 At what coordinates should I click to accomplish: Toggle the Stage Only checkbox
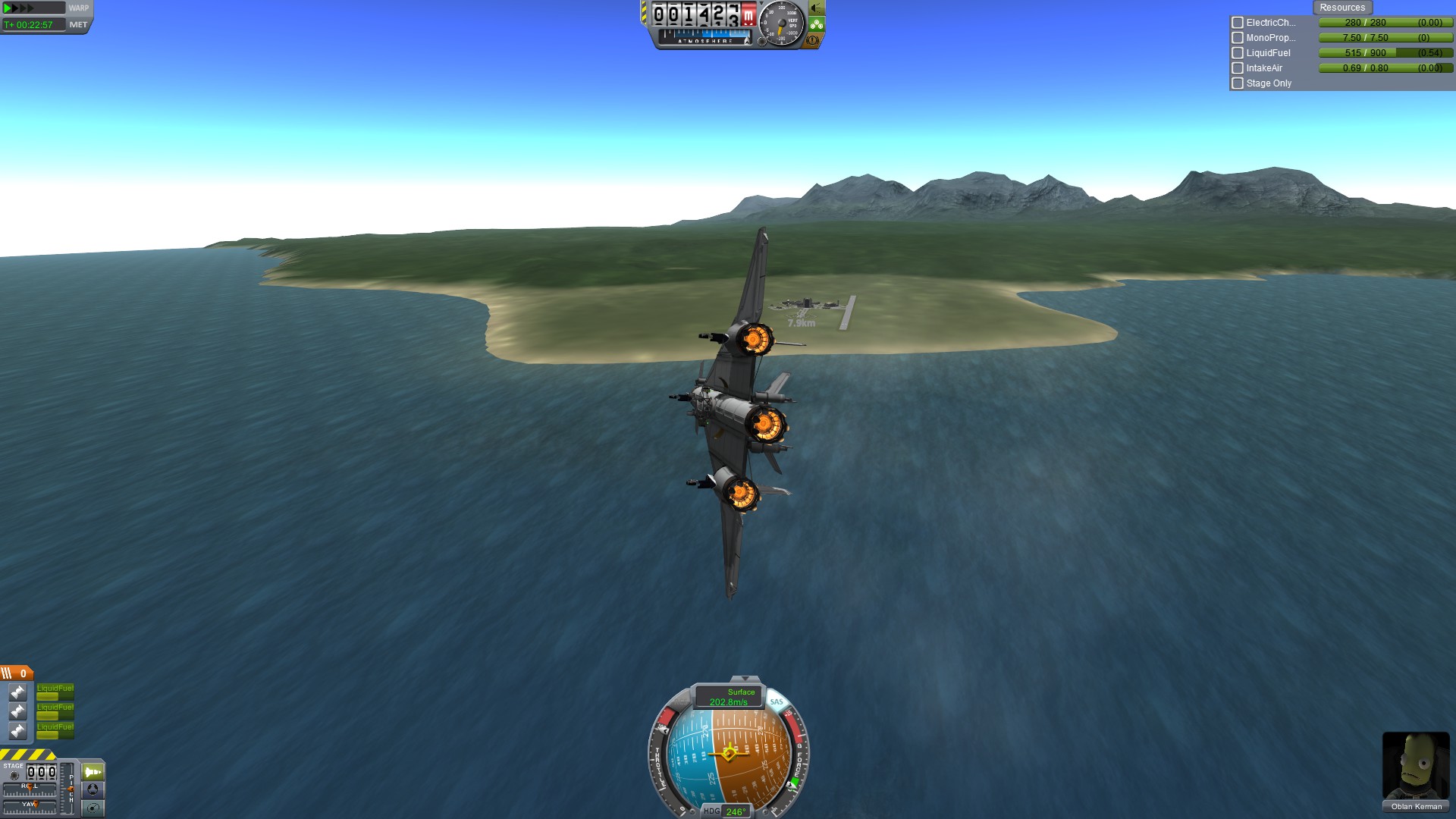1238,83
